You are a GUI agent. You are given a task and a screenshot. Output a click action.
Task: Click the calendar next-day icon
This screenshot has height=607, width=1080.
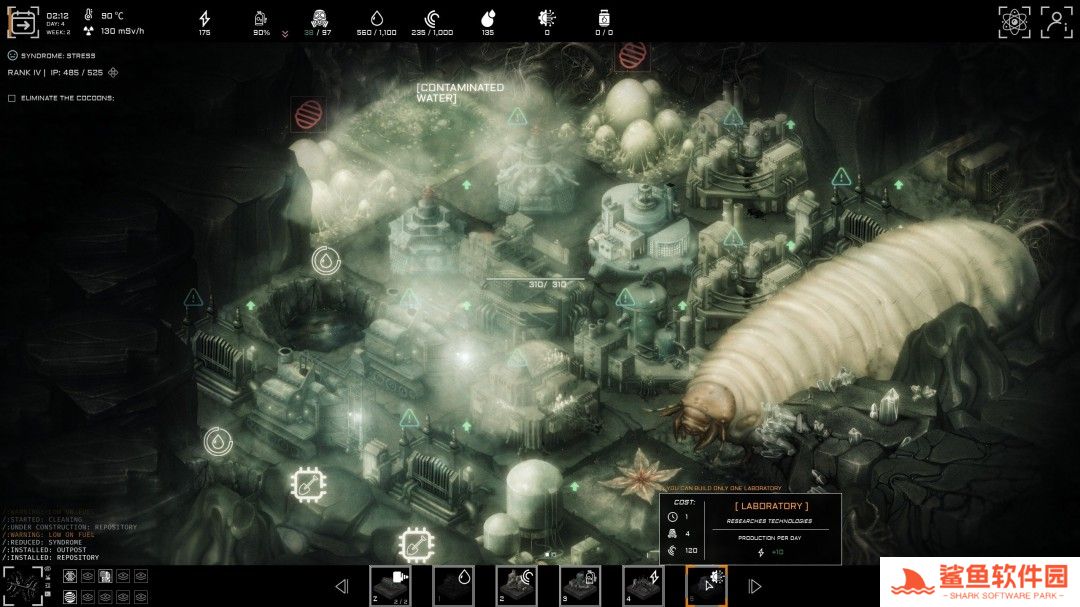click(x=22, y=22)
